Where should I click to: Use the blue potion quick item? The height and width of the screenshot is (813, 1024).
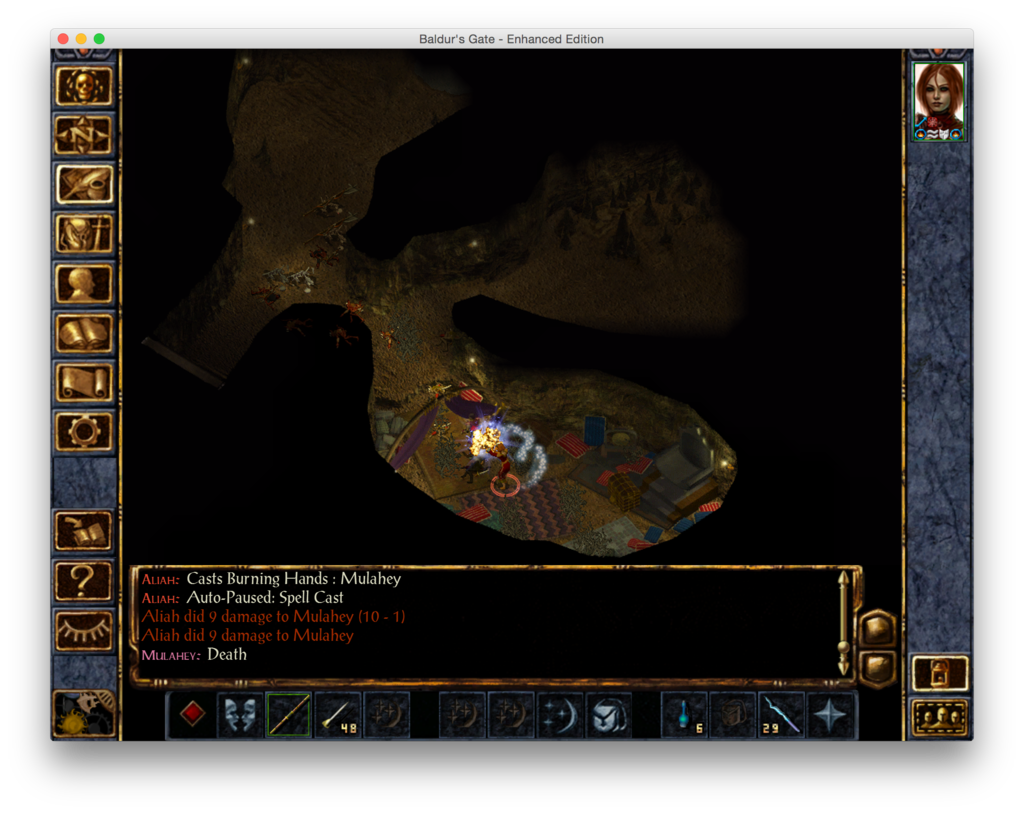[x=684, y=715]
